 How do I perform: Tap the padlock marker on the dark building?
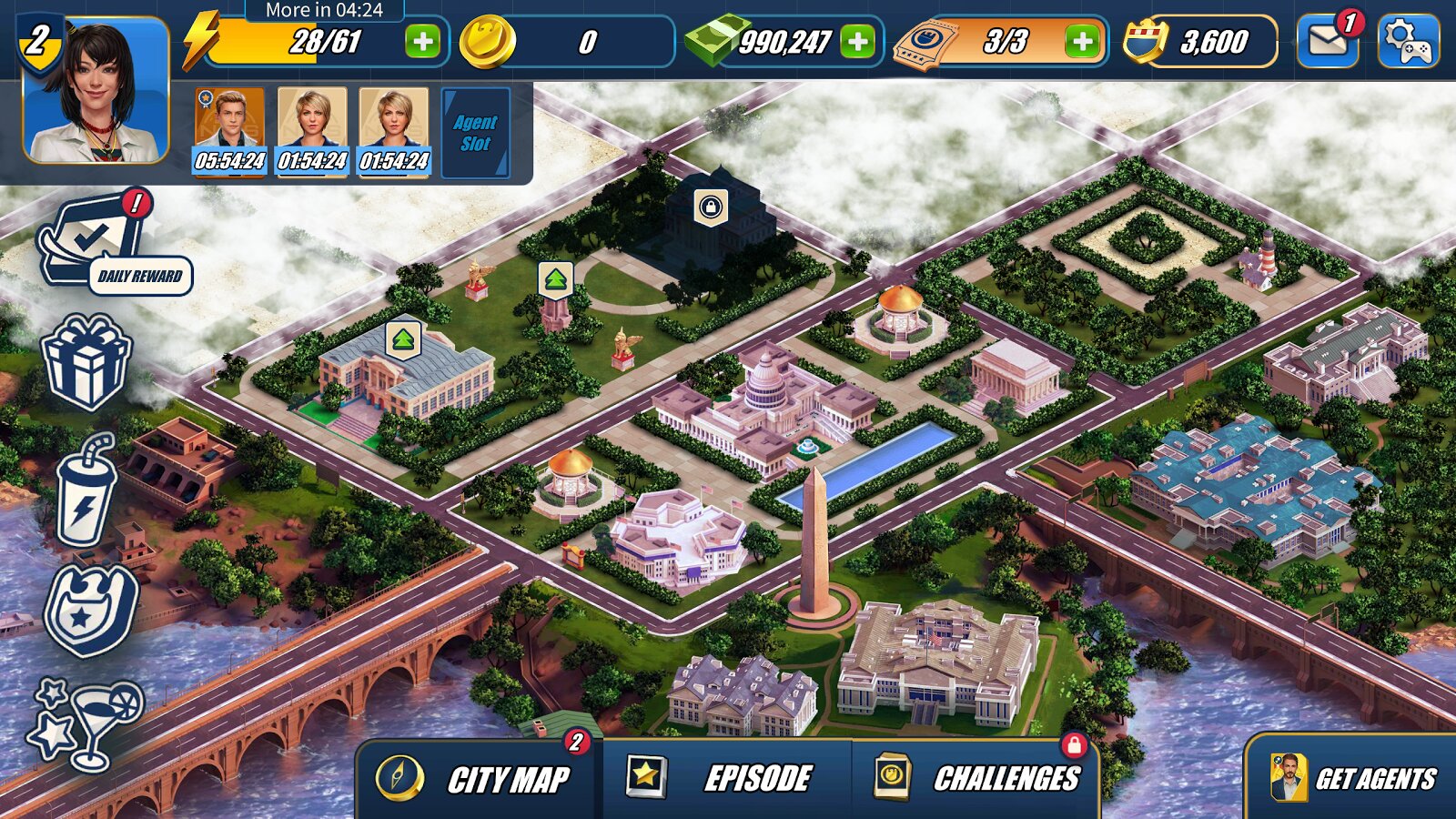[x=711, y=207]
